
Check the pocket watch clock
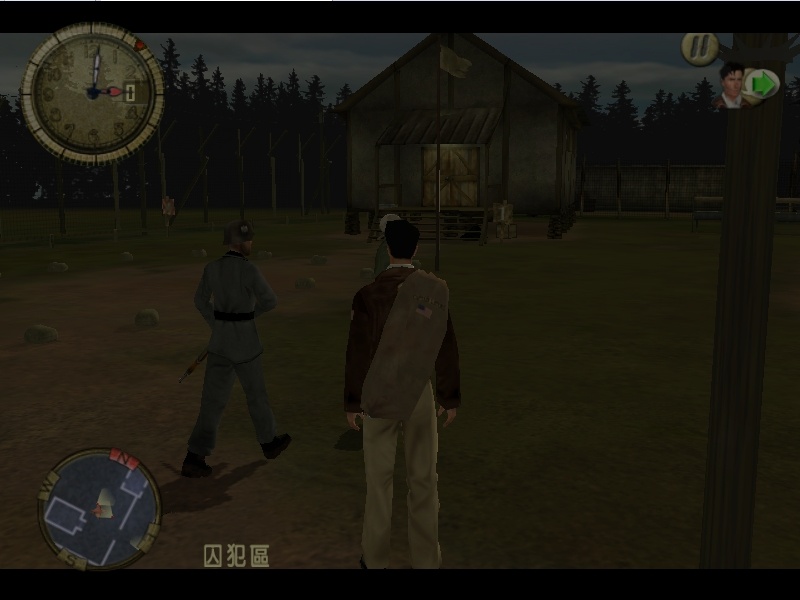point(92,93)
